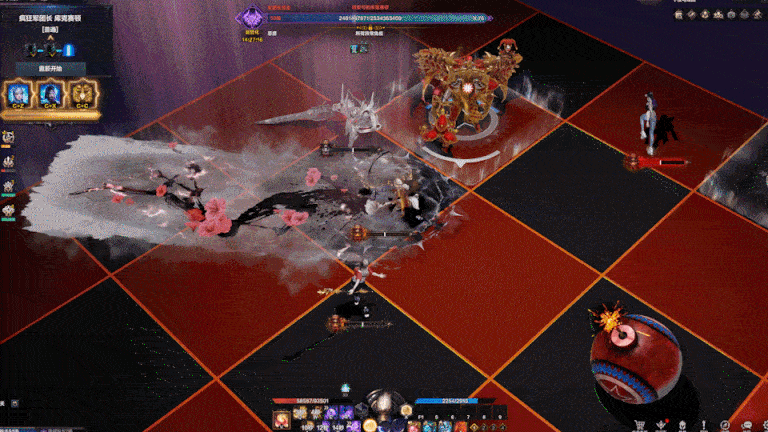Screen dimensions: 768x432
Task: Click the purple boss emblem icon
Action: 250,17
